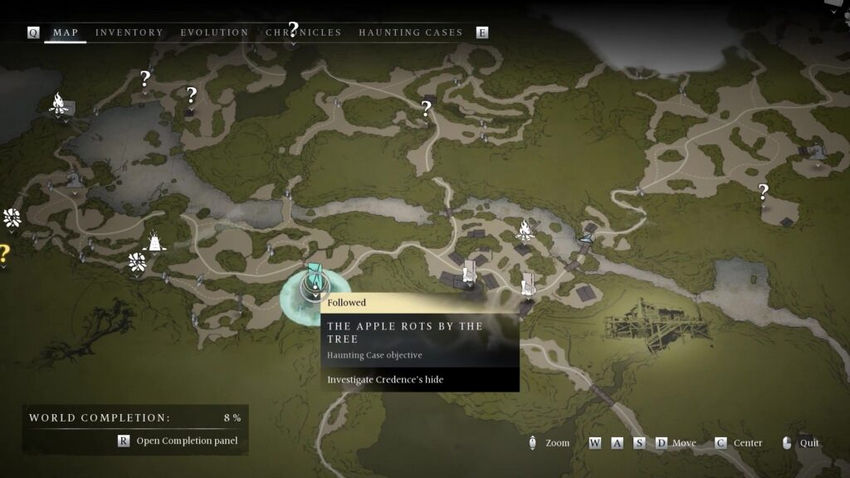The height and width of the screenshot is (478, 850).
Task: Select the followed teal objective marker
Action: (x=314, y=279)
